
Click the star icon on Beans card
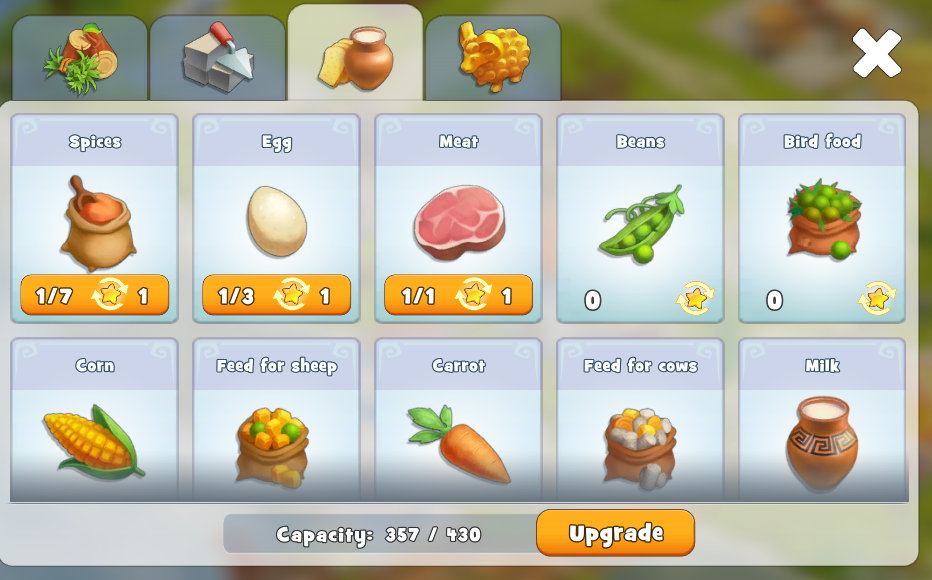coord(695,299)
